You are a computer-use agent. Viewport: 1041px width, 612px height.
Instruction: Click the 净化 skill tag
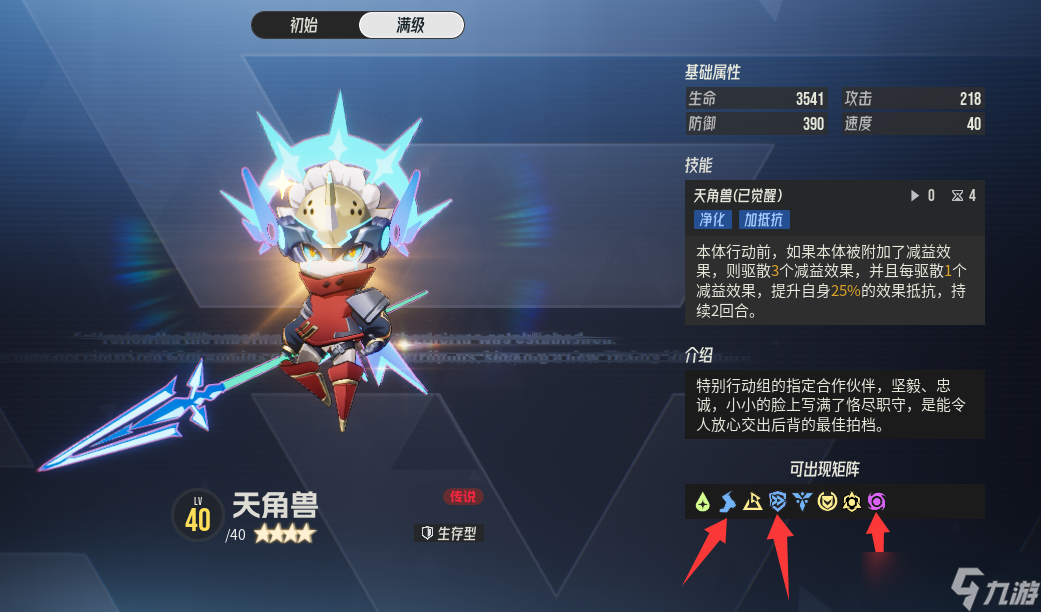click(x=713, y=220)
